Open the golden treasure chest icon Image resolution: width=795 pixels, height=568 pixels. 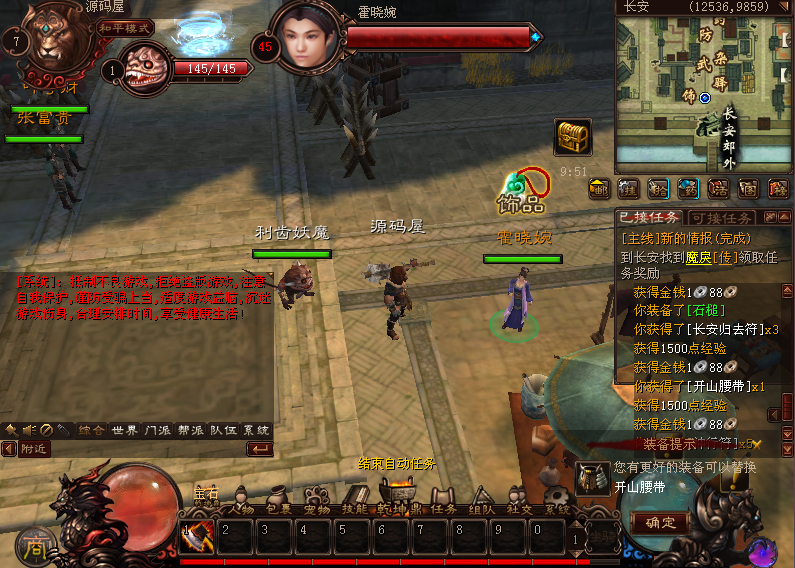click(572, 137)
